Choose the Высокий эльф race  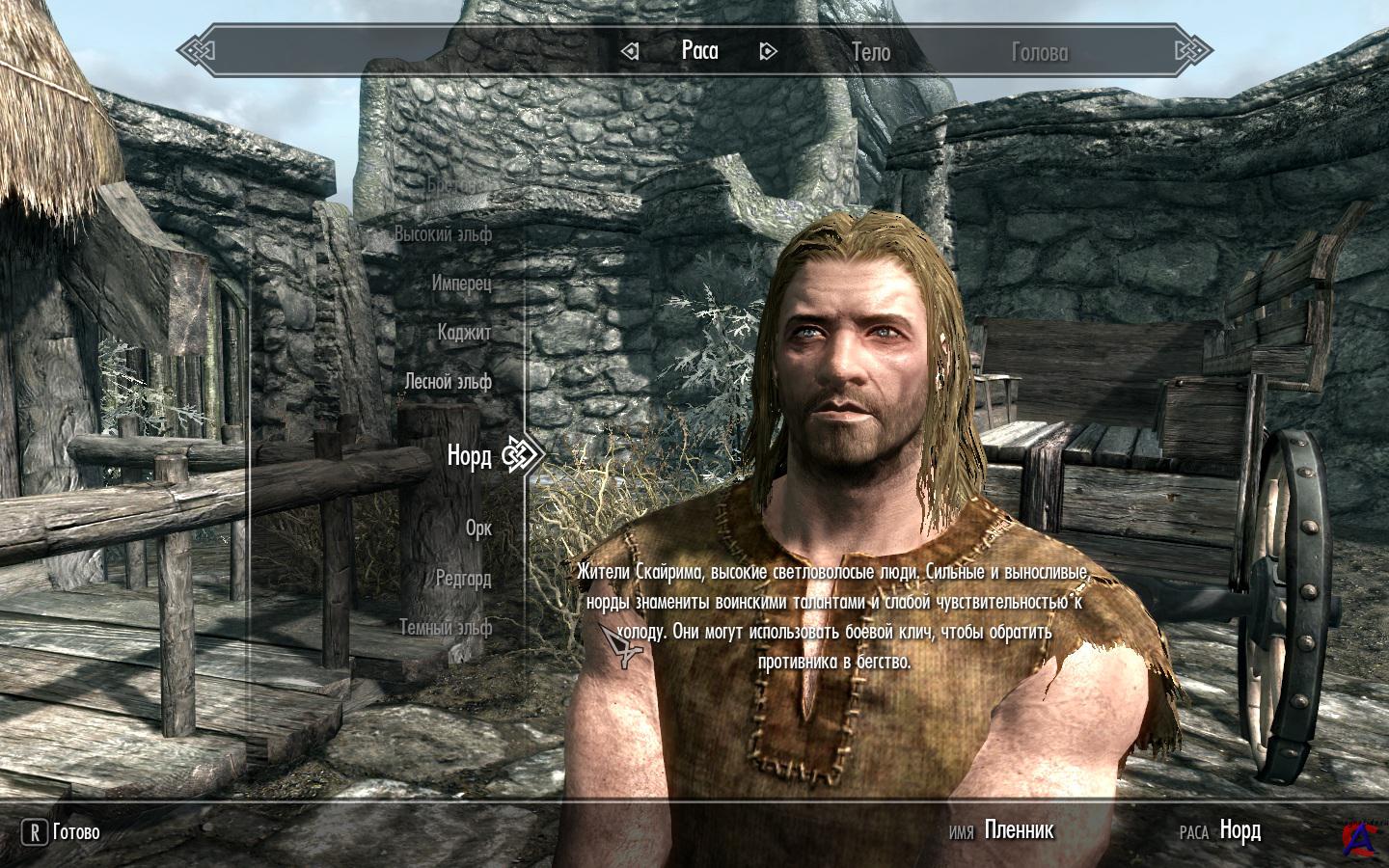pos(443,233)
